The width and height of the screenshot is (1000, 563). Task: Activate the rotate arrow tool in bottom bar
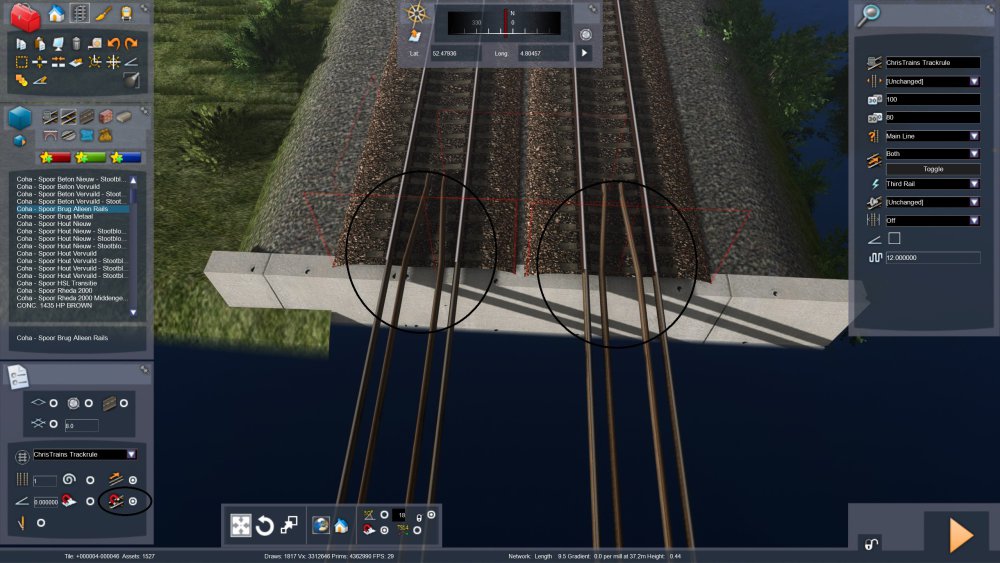click(x=265, y=526)
